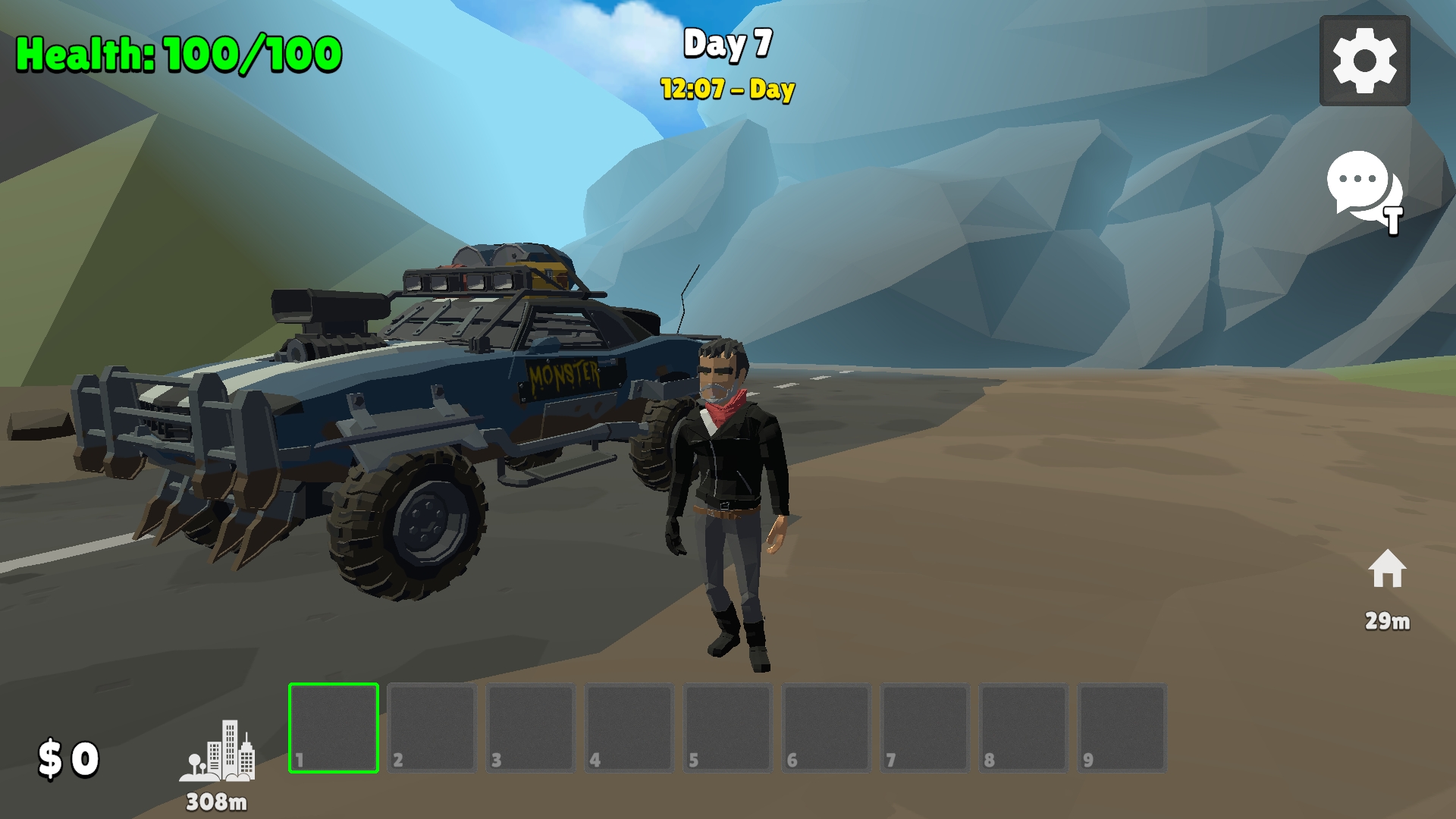The image size is (1456, 819).
Task: Open the settings gear menu
Action: (x=1364, y=61)
